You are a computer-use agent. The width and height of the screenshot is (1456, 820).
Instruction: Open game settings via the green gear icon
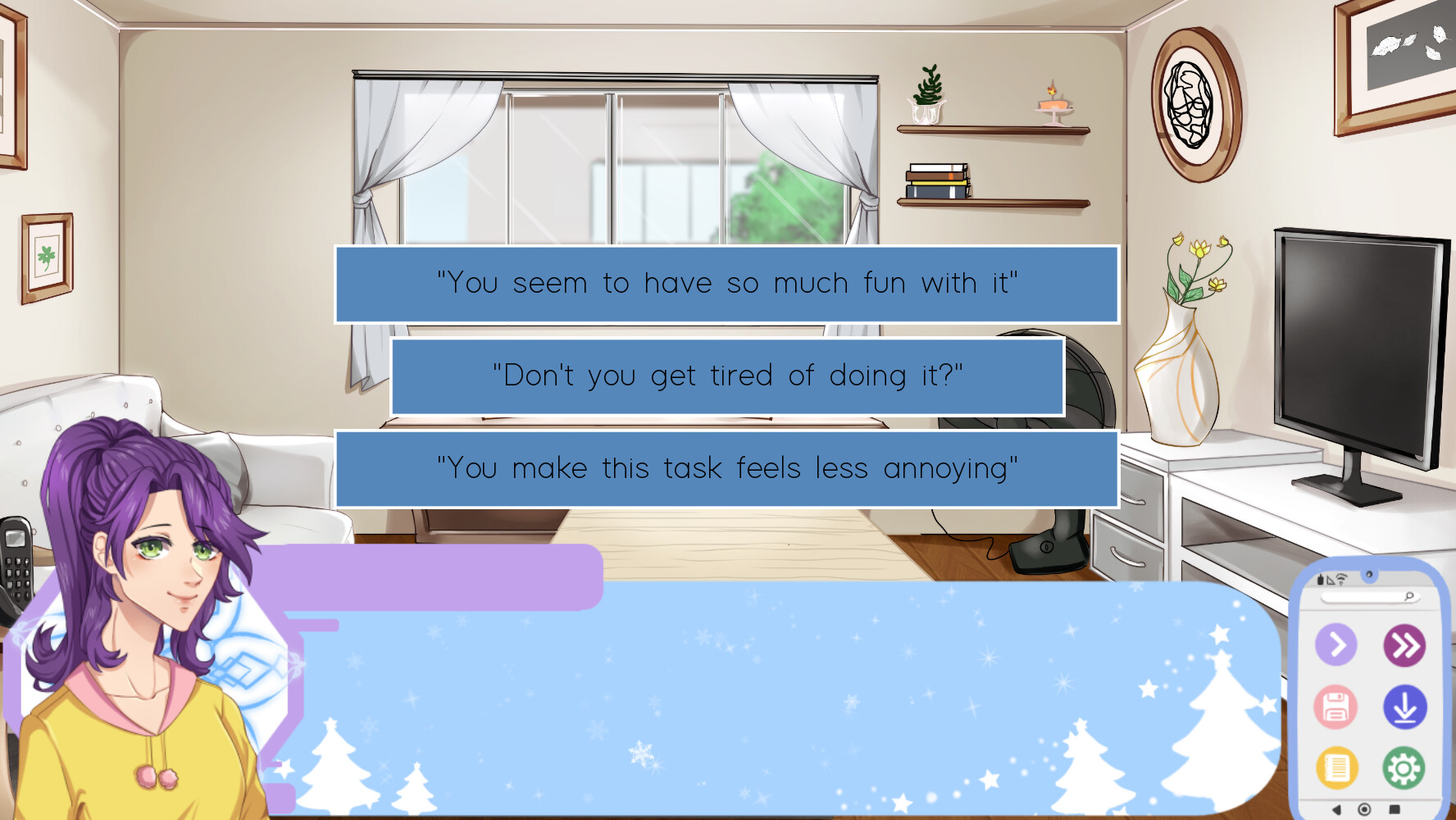1404,767
